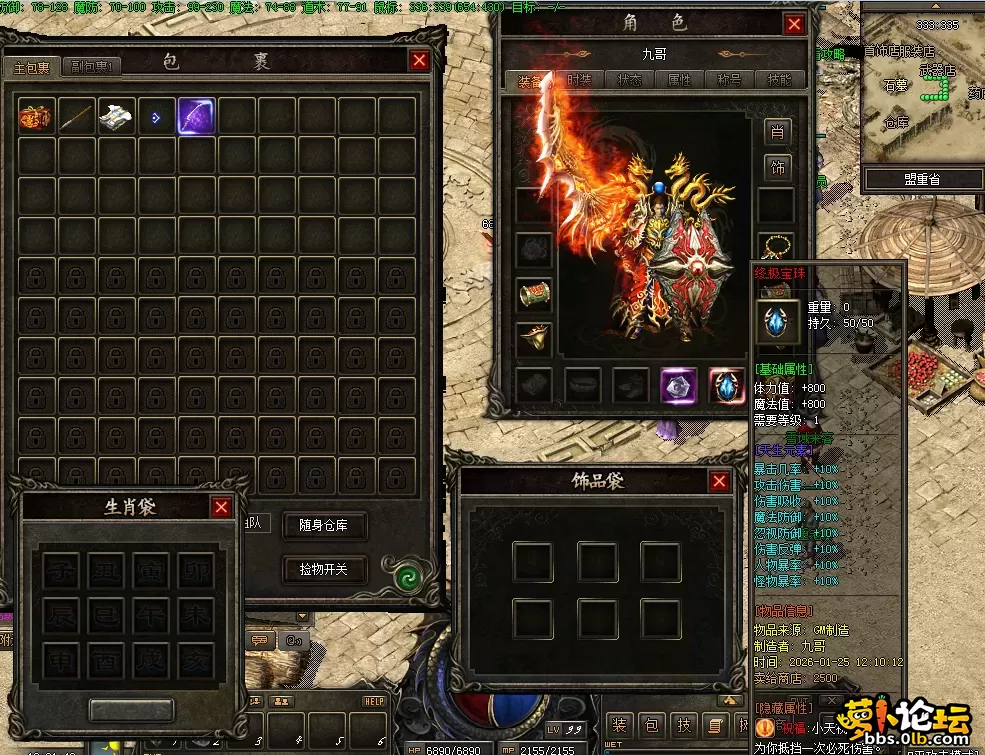Screen dimensions: 985x755
Task: Close the 包裹 inventory window
Action: (419, 61)
